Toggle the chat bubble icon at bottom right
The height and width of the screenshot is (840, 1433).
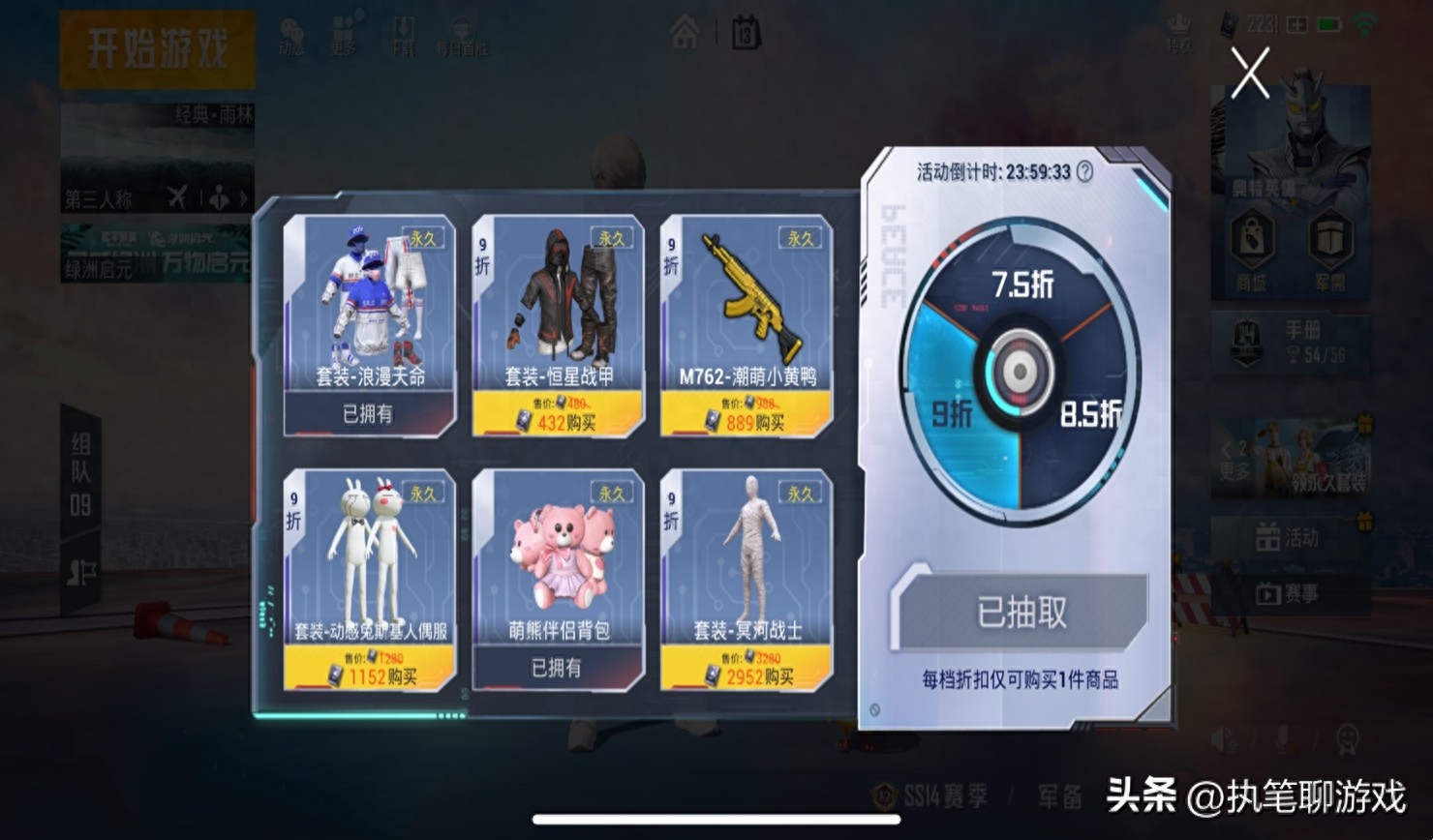[1347, 737]
